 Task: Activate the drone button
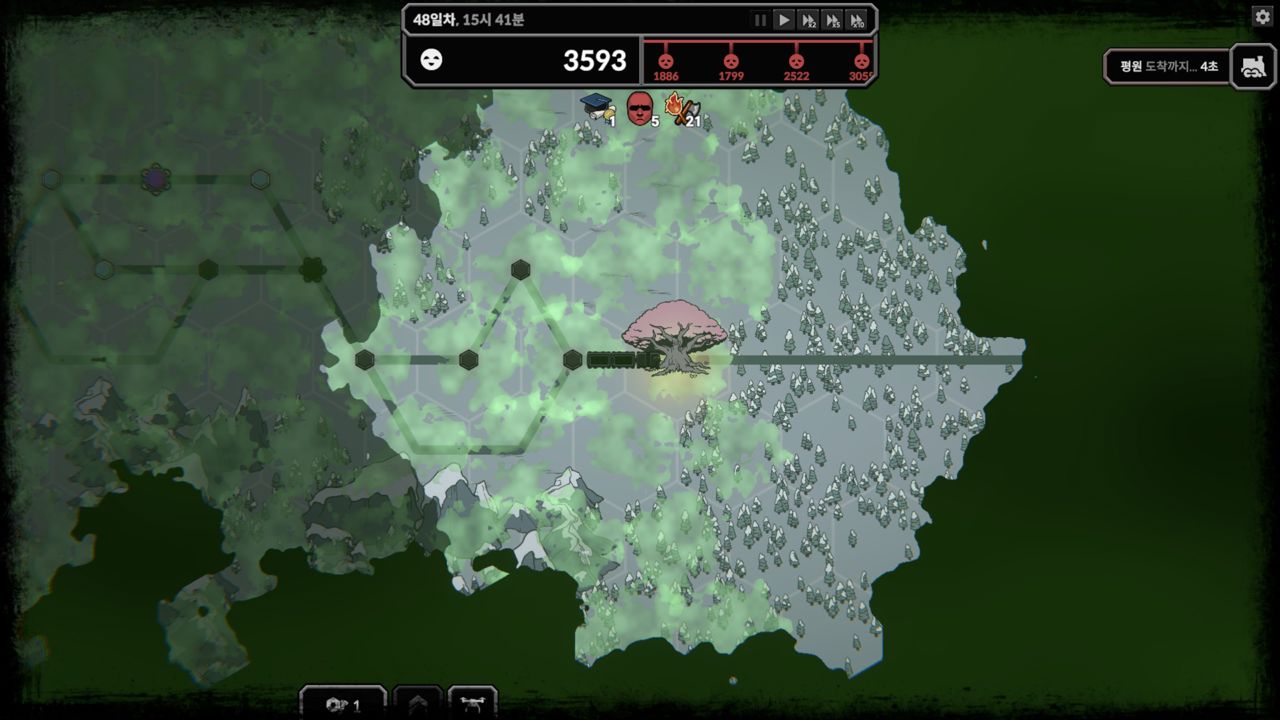tap(472, 704)
